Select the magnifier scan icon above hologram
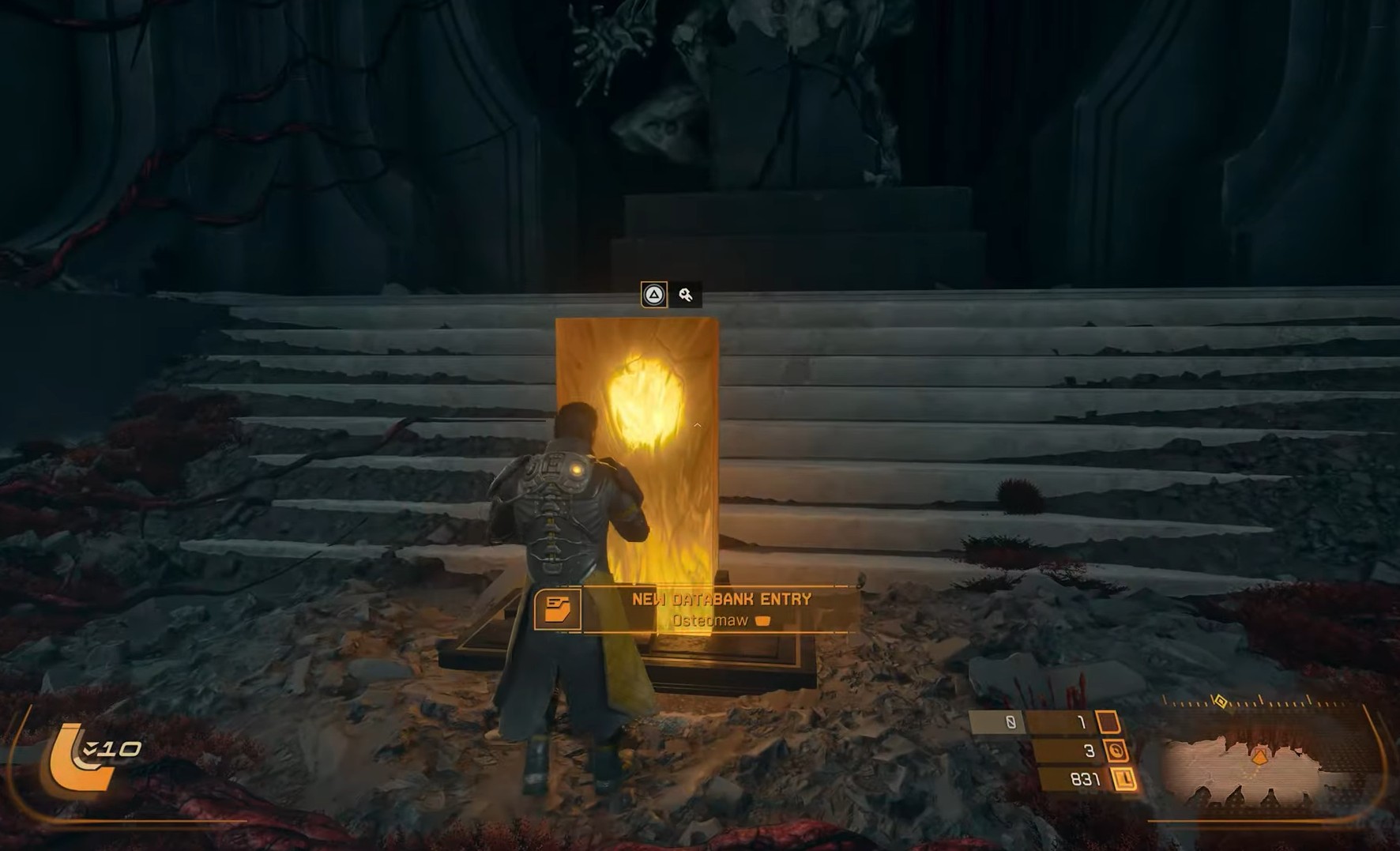1400x851 pixels. point(686,295)
